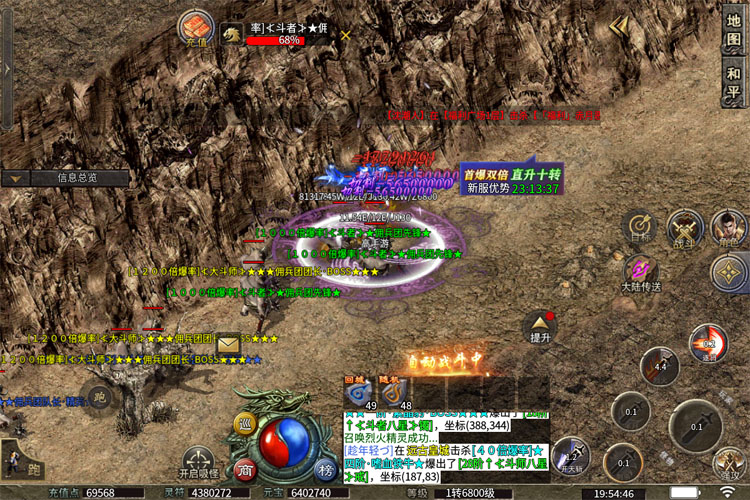Open the 战斗 combat menu icon
Screen dimensions: 750x500
[685, 227]
